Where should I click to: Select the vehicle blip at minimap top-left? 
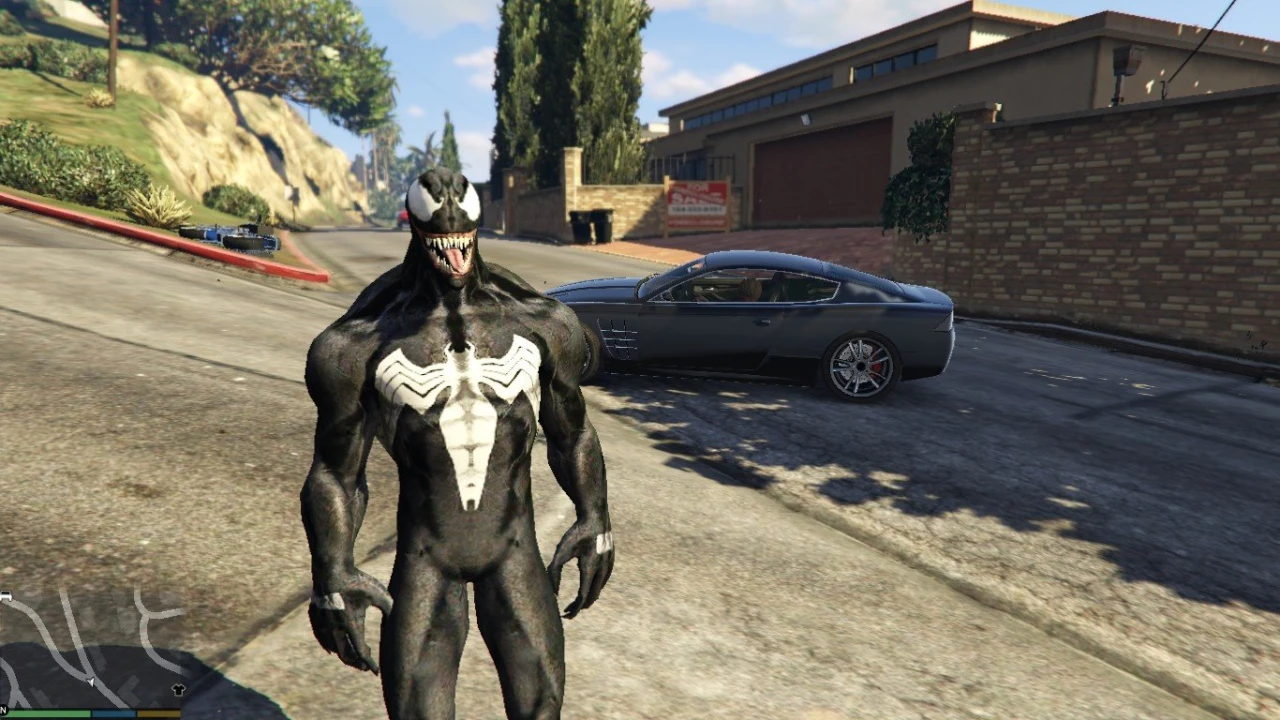pyautogui.click(x=8, y=595)
